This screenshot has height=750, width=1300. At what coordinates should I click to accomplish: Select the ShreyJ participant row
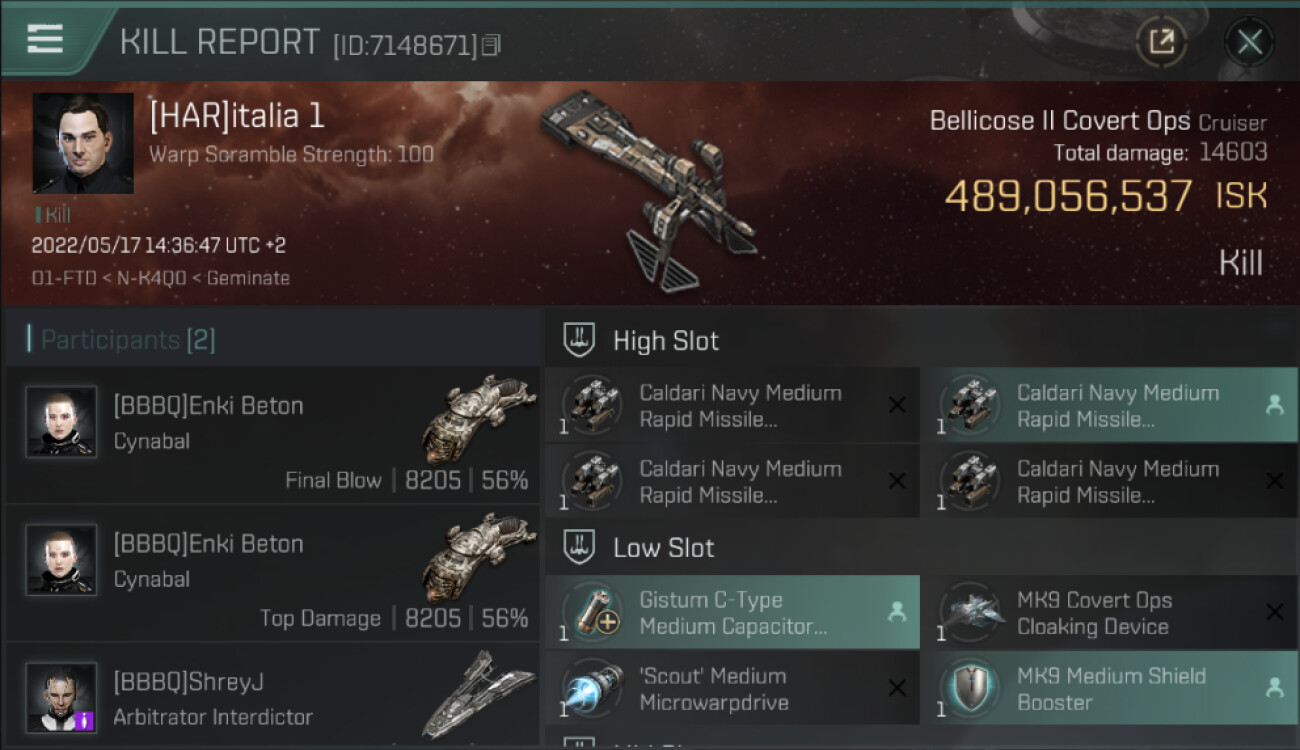pos(272,697)
